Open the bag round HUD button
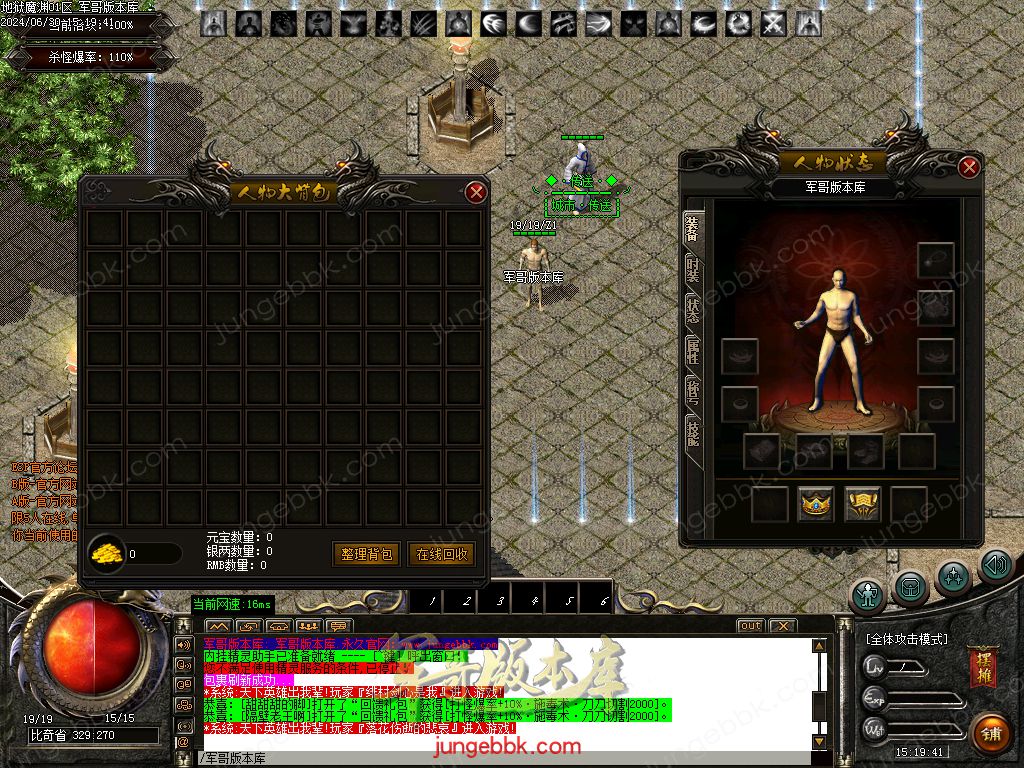This screenshot has height=768, width=1024. click(910, 586)
